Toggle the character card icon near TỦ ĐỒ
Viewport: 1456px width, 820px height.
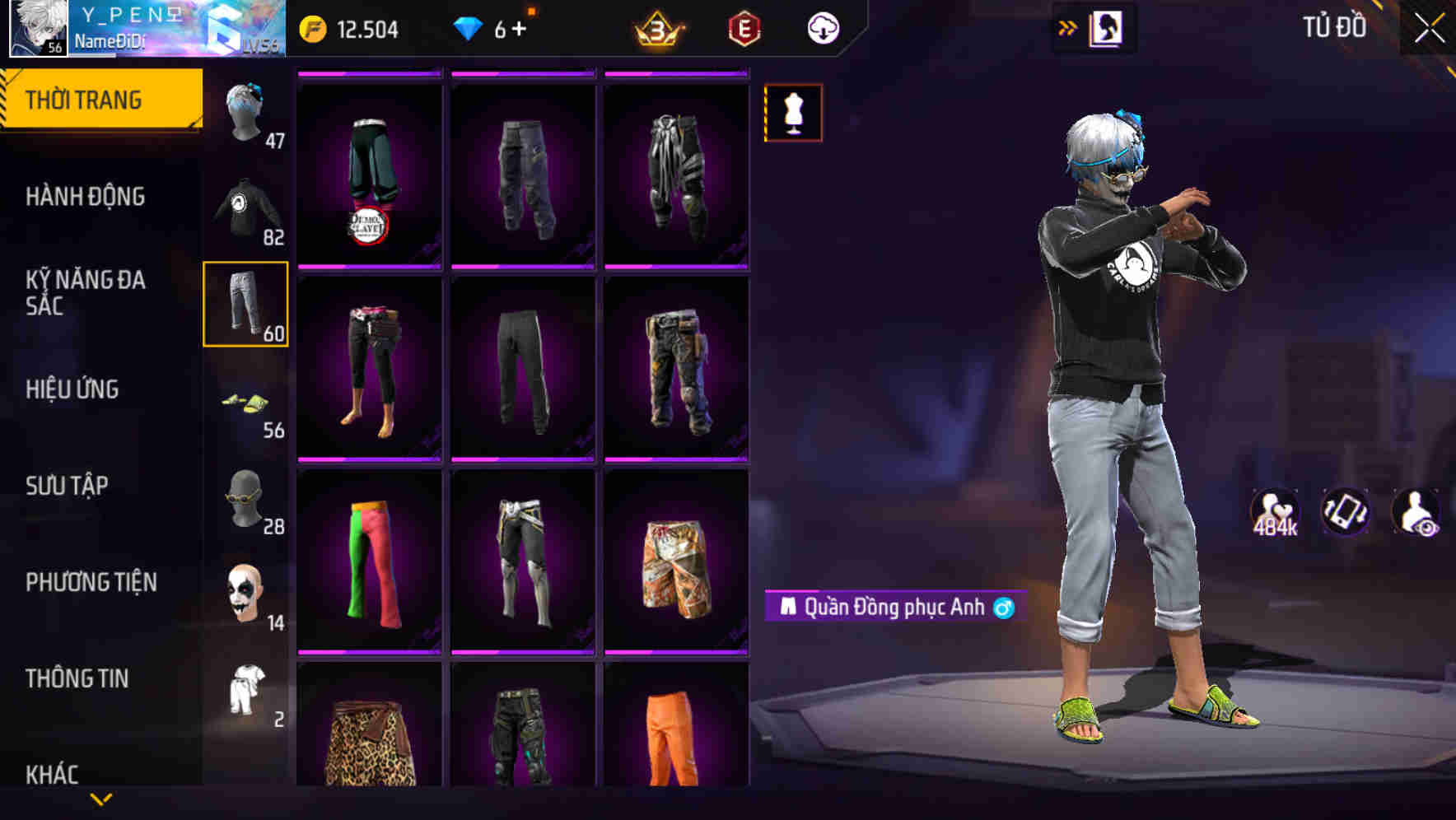(x=1108, y=27)
